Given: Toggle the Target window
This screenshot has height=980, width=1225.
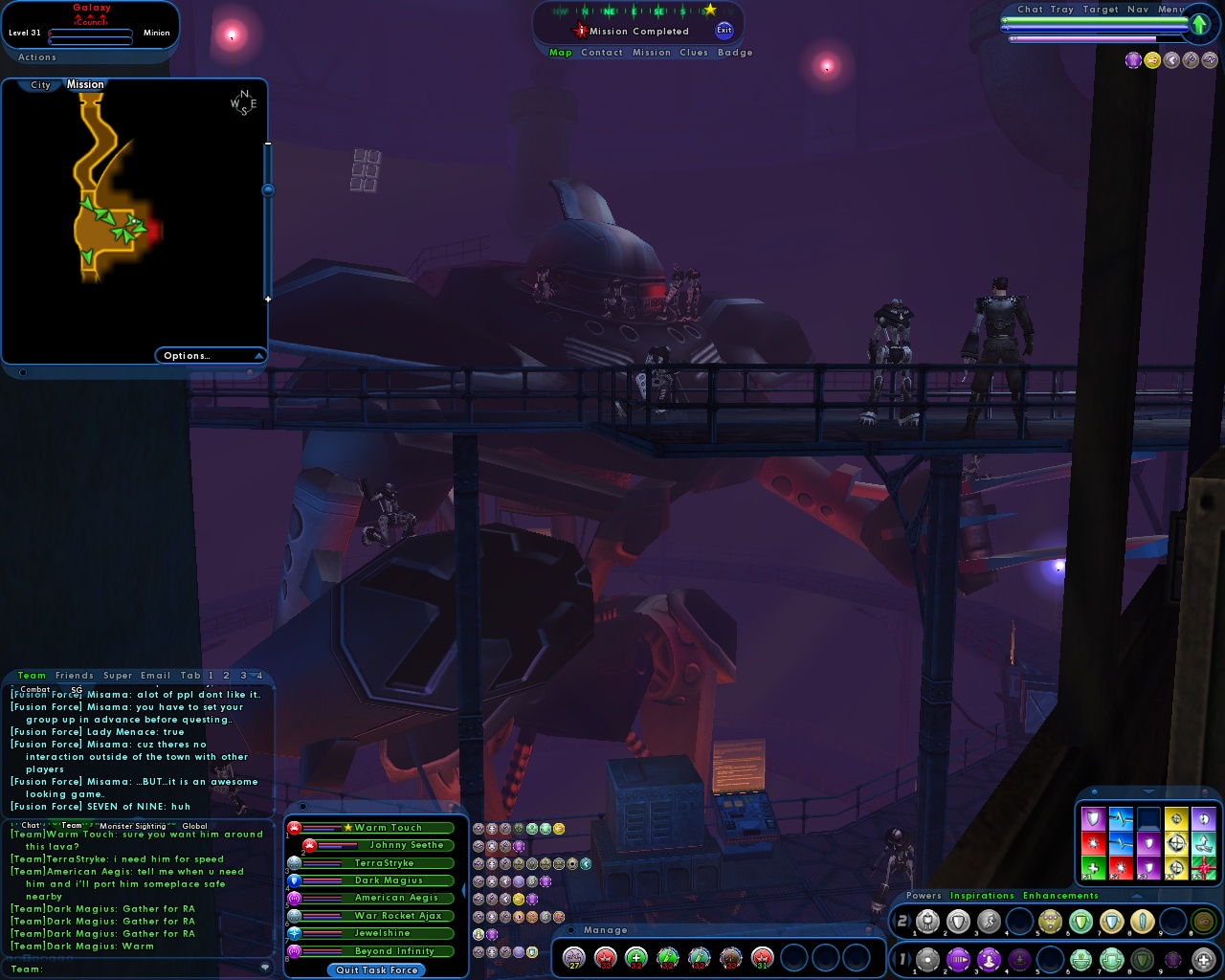Looking at the screenshot, I should [1101, 10].
